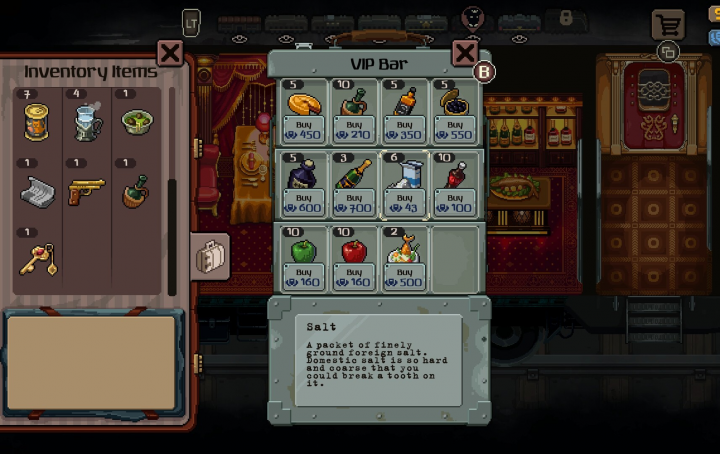Open the suitcase inventory tab

pos(211,257)
